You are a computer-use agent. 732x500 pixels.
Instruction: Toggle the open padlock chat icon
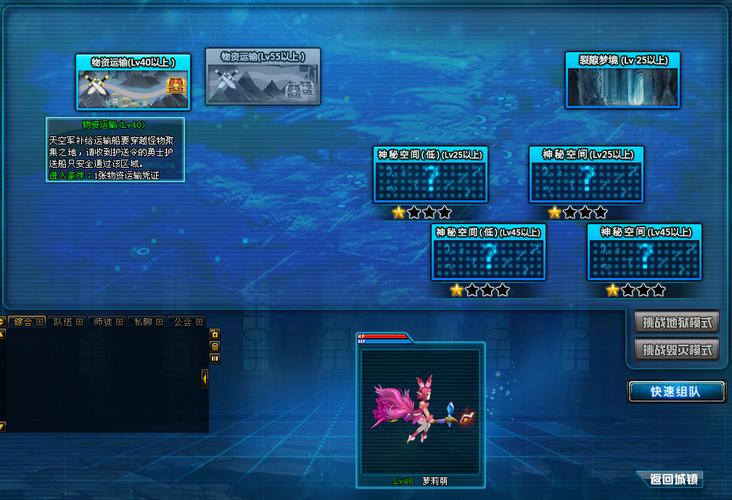pos(214,332)
